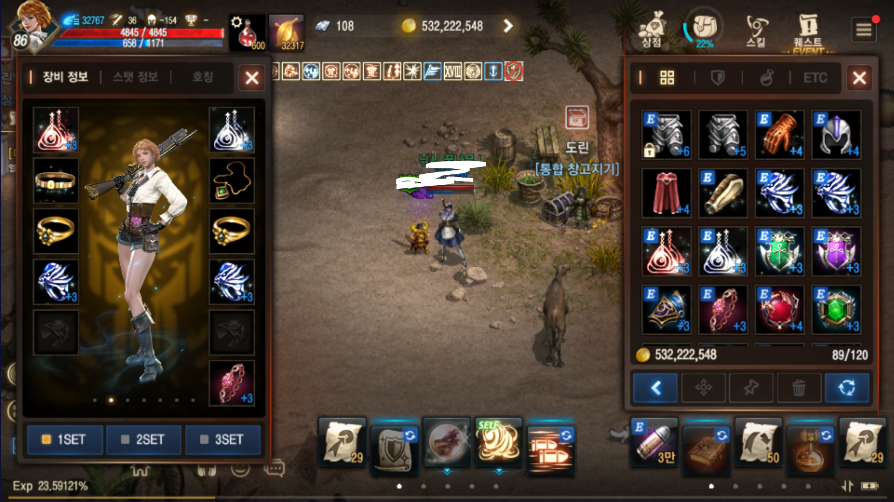Open the hamburger main menu
This screenshot has width=894, height=502.
click(864, 29)
